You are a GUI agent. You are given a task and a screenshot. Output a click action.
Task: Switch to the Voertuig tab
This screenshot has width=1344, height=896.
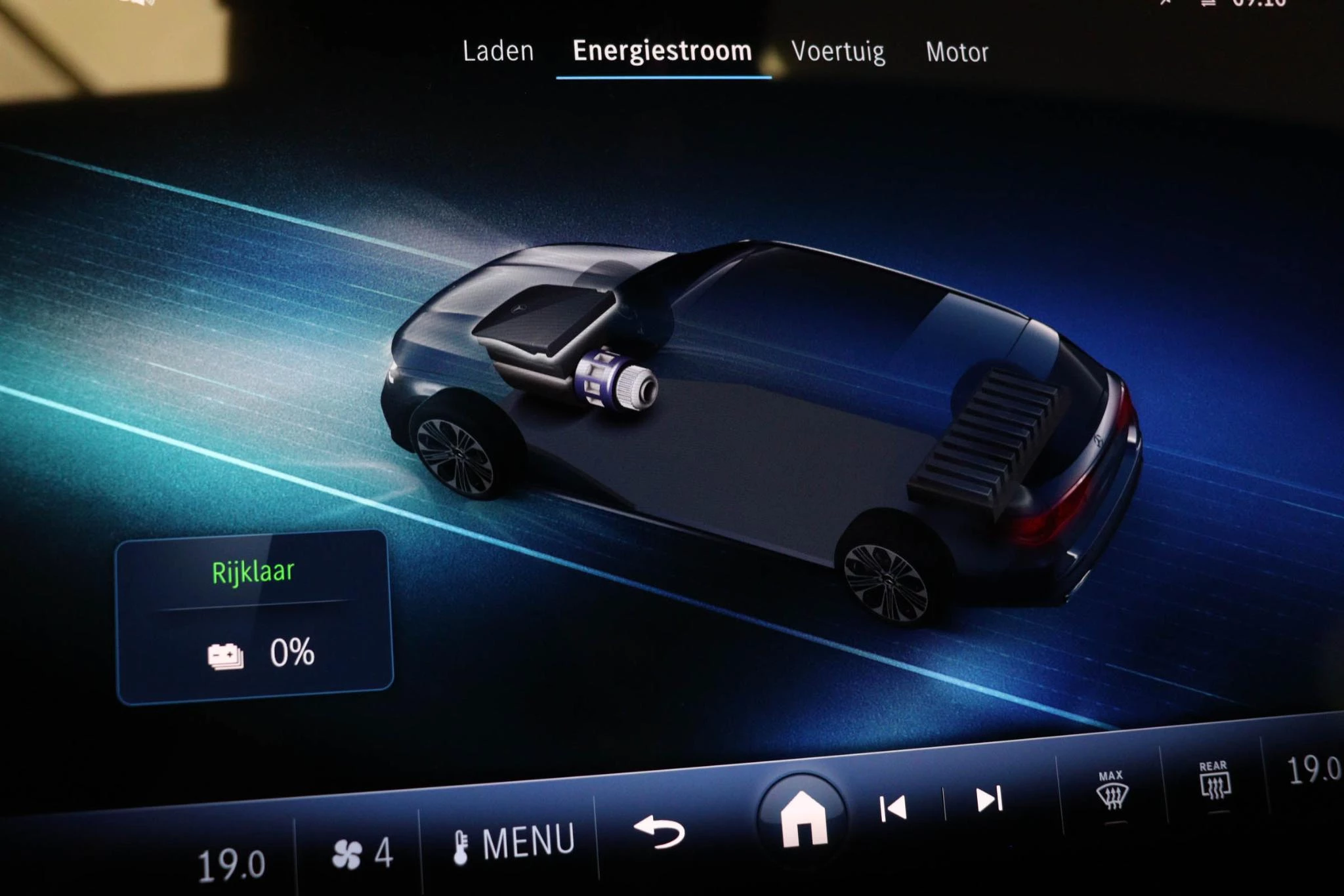coord(838,52)
